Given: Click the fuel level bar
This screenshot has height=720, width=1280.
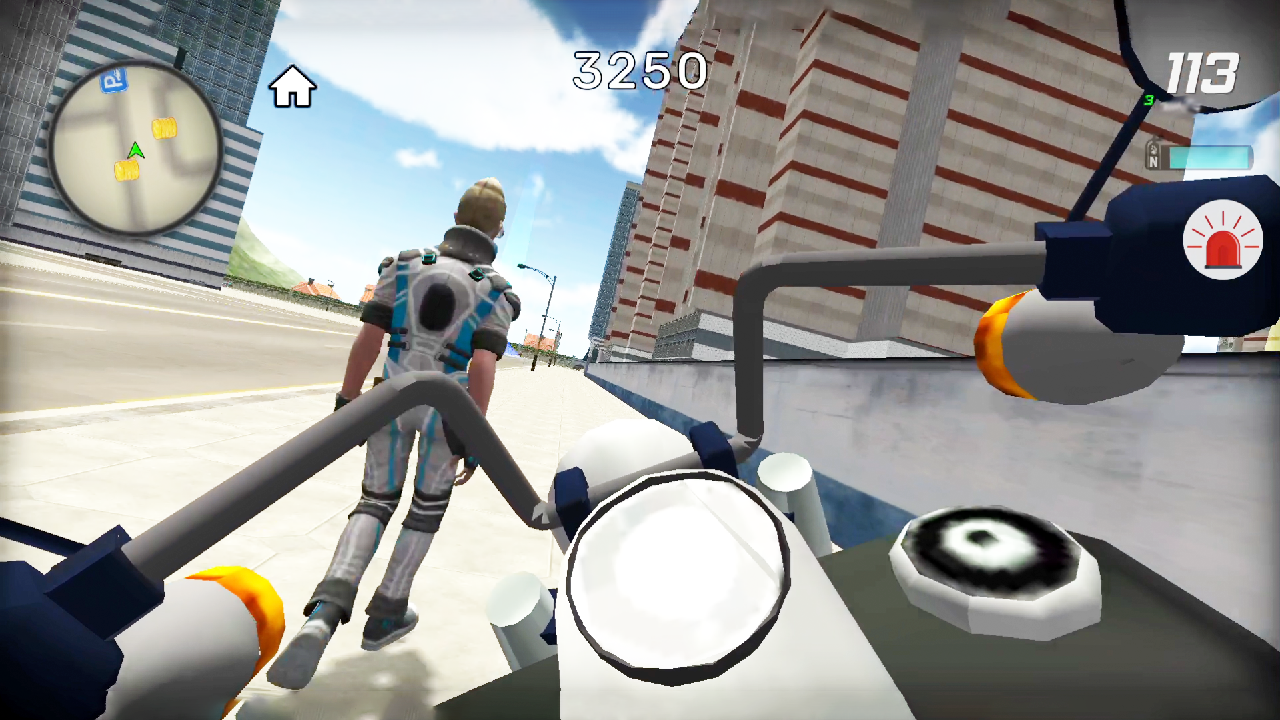Looking at the screenshot, I should pos(1210,156).
